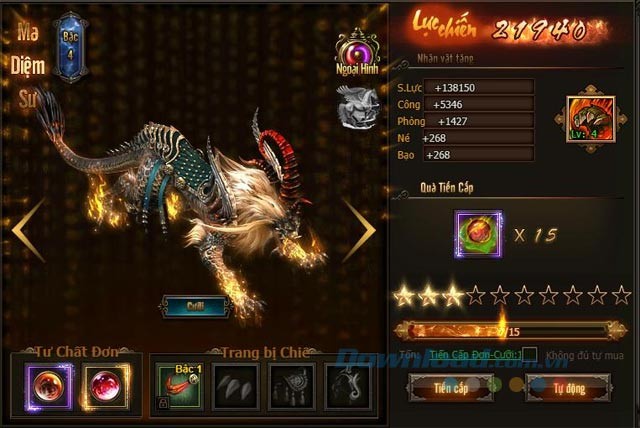Open the Tiến Cấp Đơn-Cưỡi item link
Viewport: 640px width, 428px height.
point(473,354)
